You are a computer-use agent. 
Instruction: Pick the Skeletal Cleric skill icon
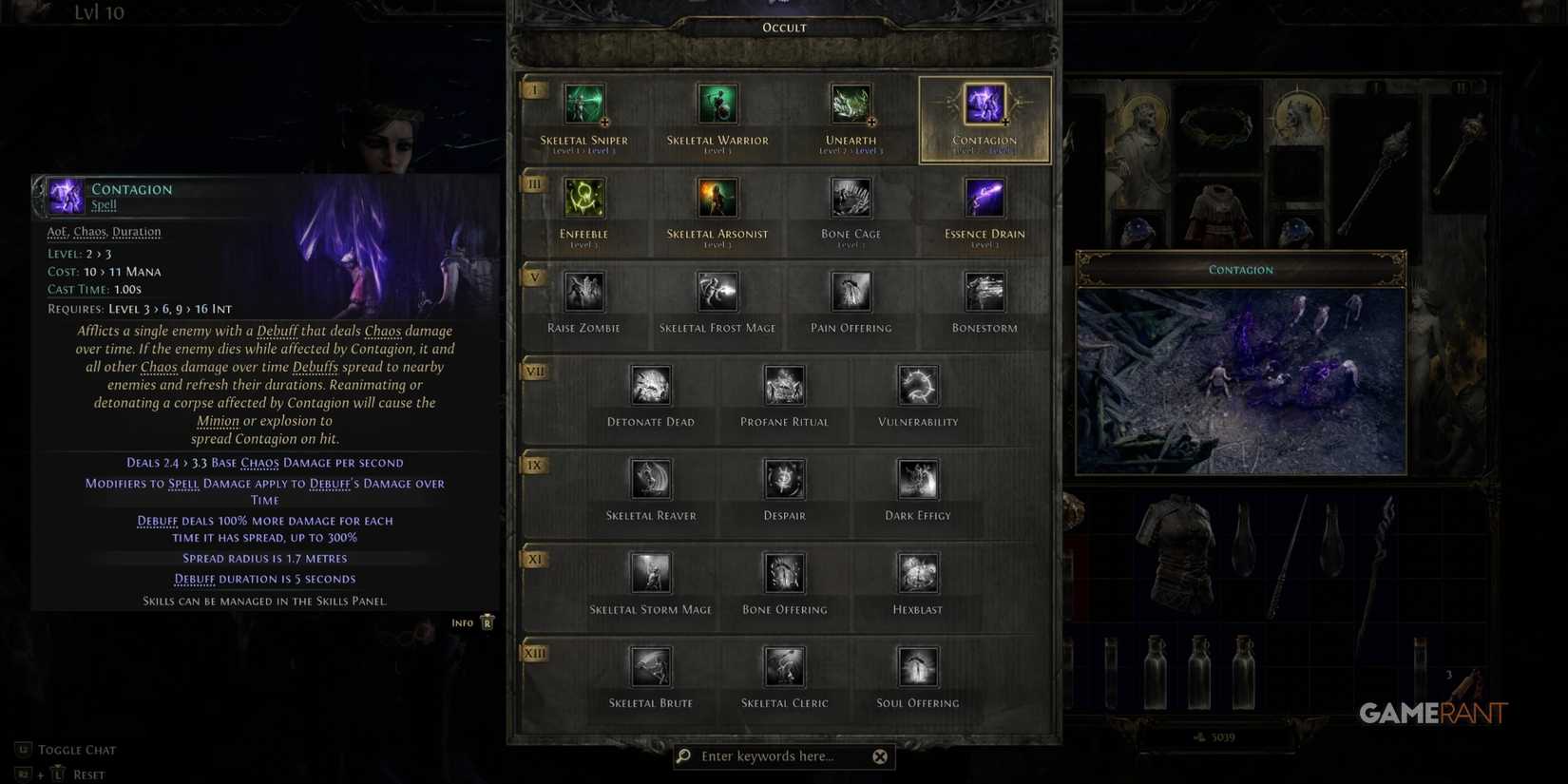[783, 667]
